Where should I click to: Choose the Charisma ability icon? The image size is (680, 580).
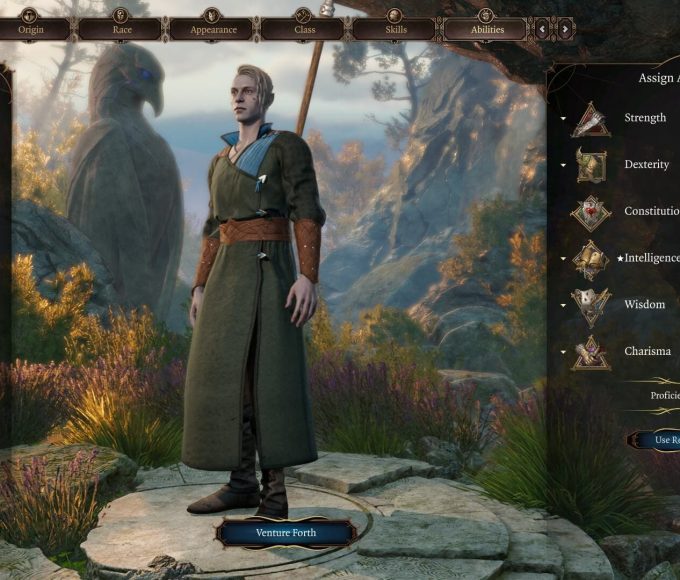click(590, 352)
